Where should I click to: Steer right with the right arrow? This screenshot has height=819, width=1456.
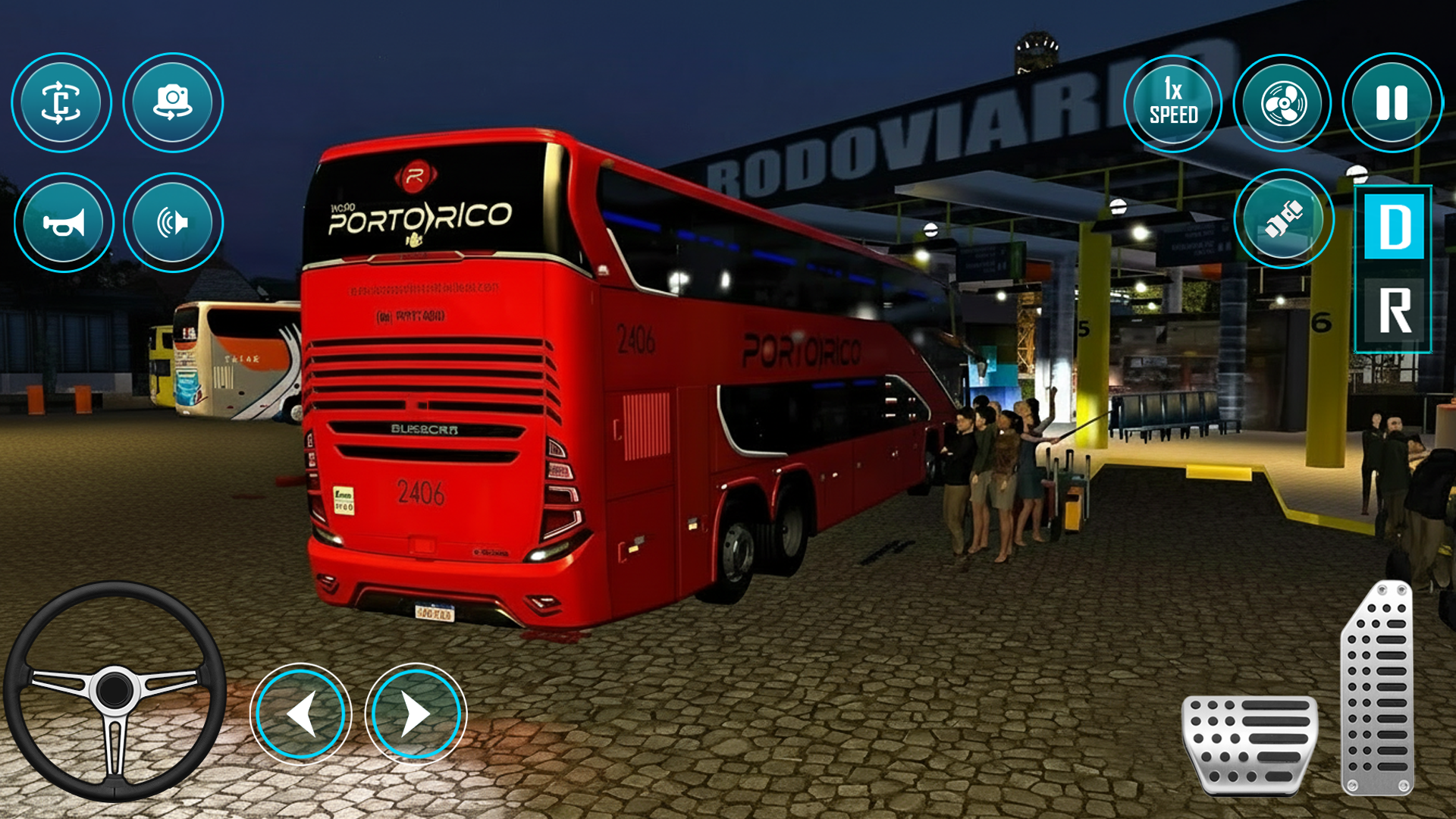pyautogui.click(x=416, y=714)
